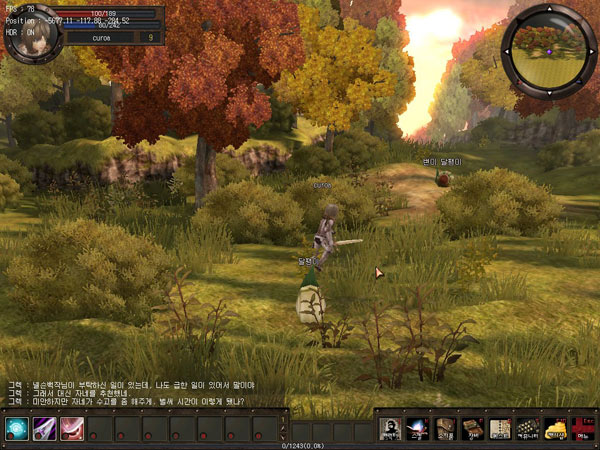Page the skill hotbar down with the arrow
The width and height of the screenshot is (600, 450).
[285, 435]
